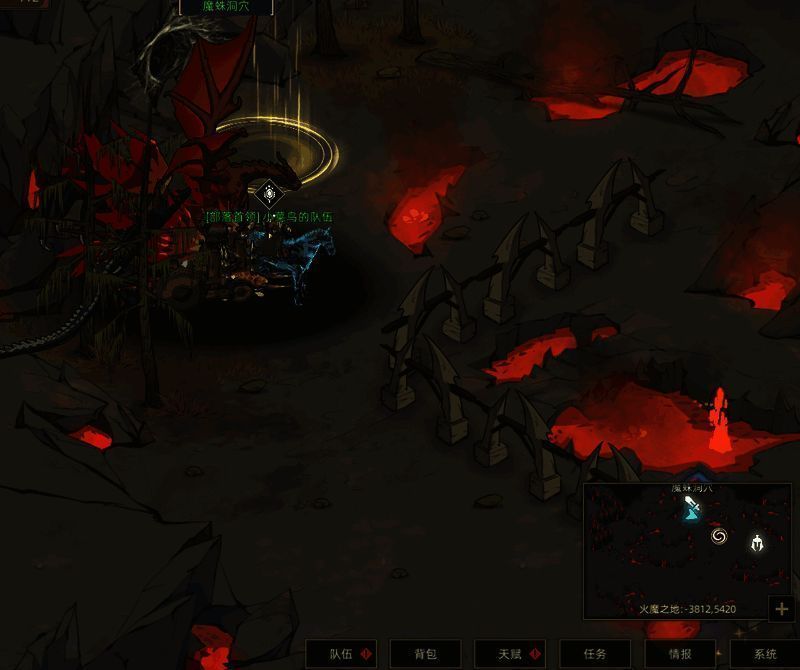Screen dimensions: 800x670
Task: Open the 队伍 (Team) menu
Action: 341,654
